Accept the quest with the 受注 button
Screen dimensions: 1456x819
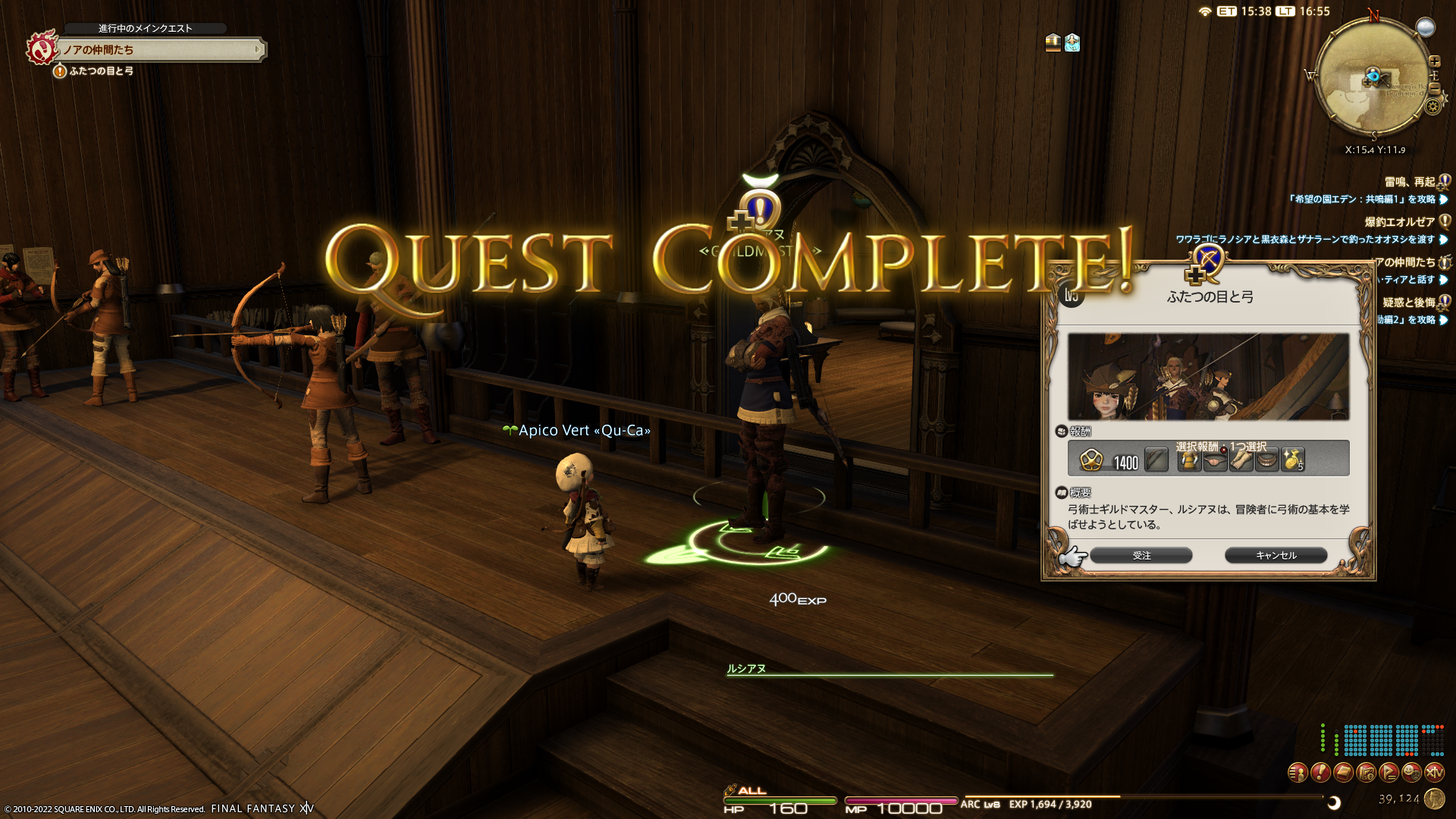tap(1141, 556)
